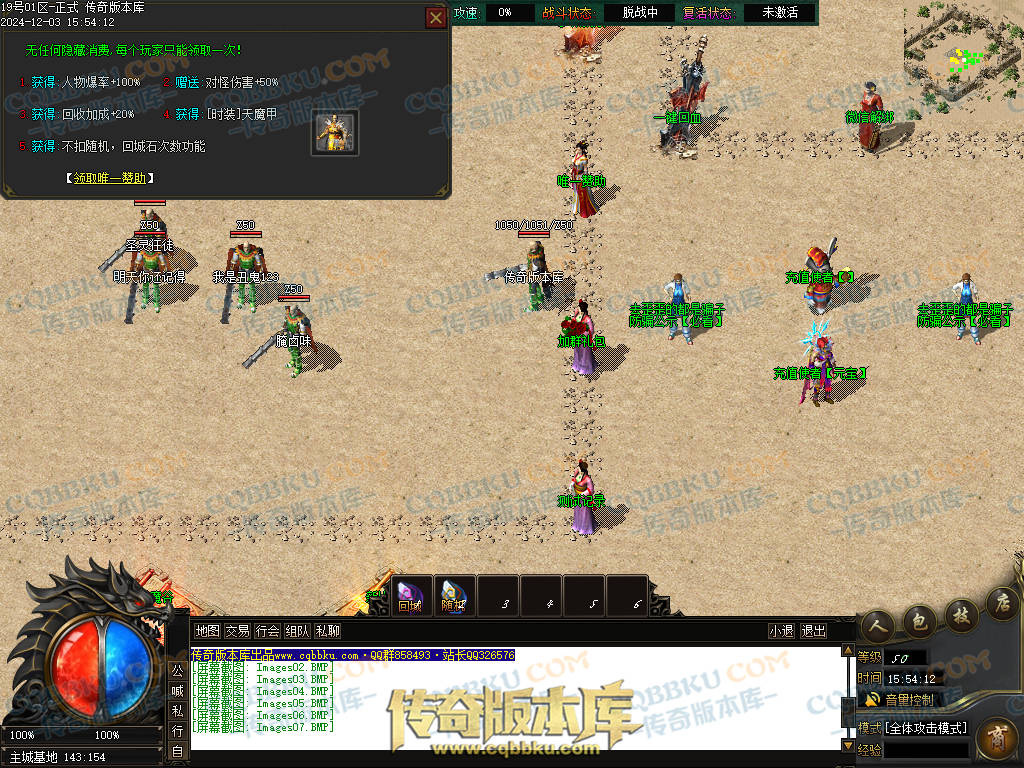Claim the 领取唯一赞助 reward link

pyautogui.click(x=111, y=178)
